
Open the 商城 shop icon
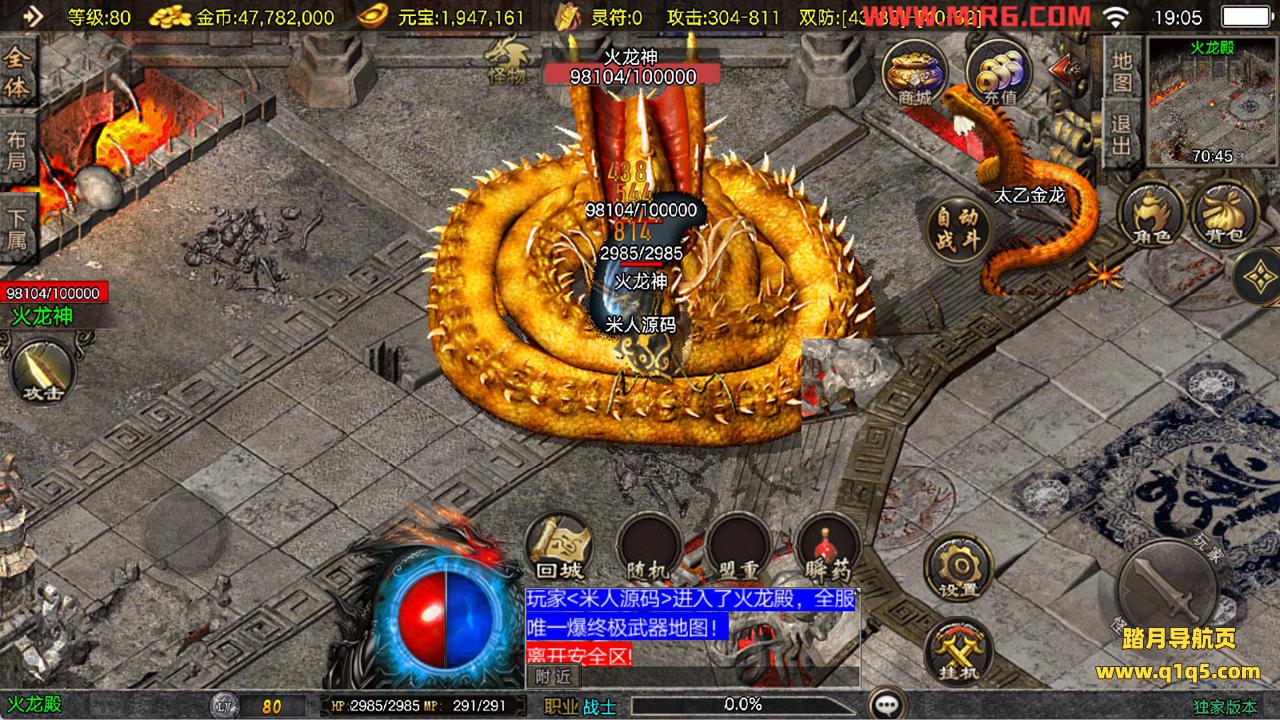point(914,72)
